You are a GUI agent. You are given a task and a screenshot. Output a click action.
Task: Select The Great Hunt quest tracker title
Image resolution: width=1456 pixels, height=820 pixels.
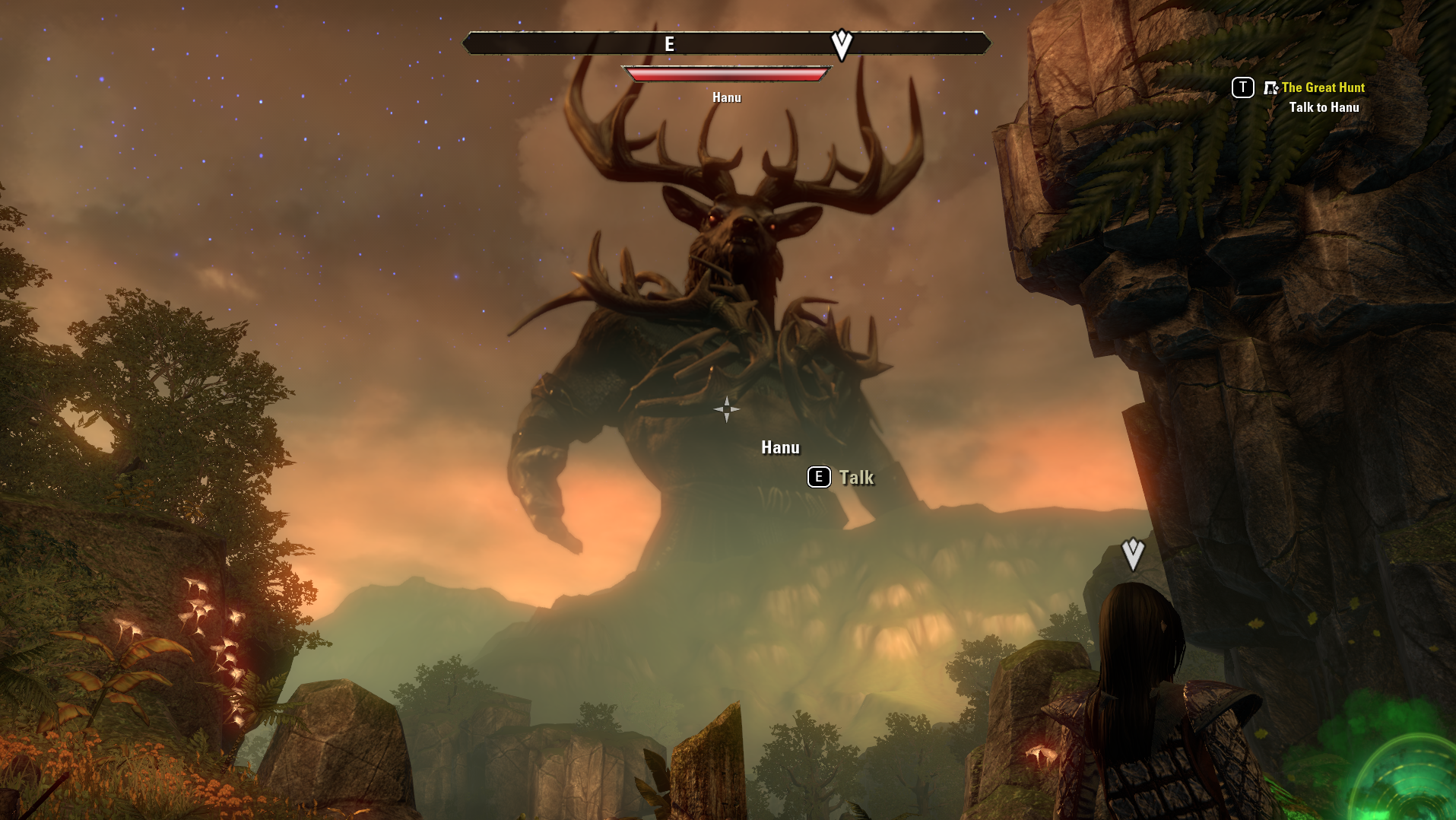click(x=1323, y=87)
